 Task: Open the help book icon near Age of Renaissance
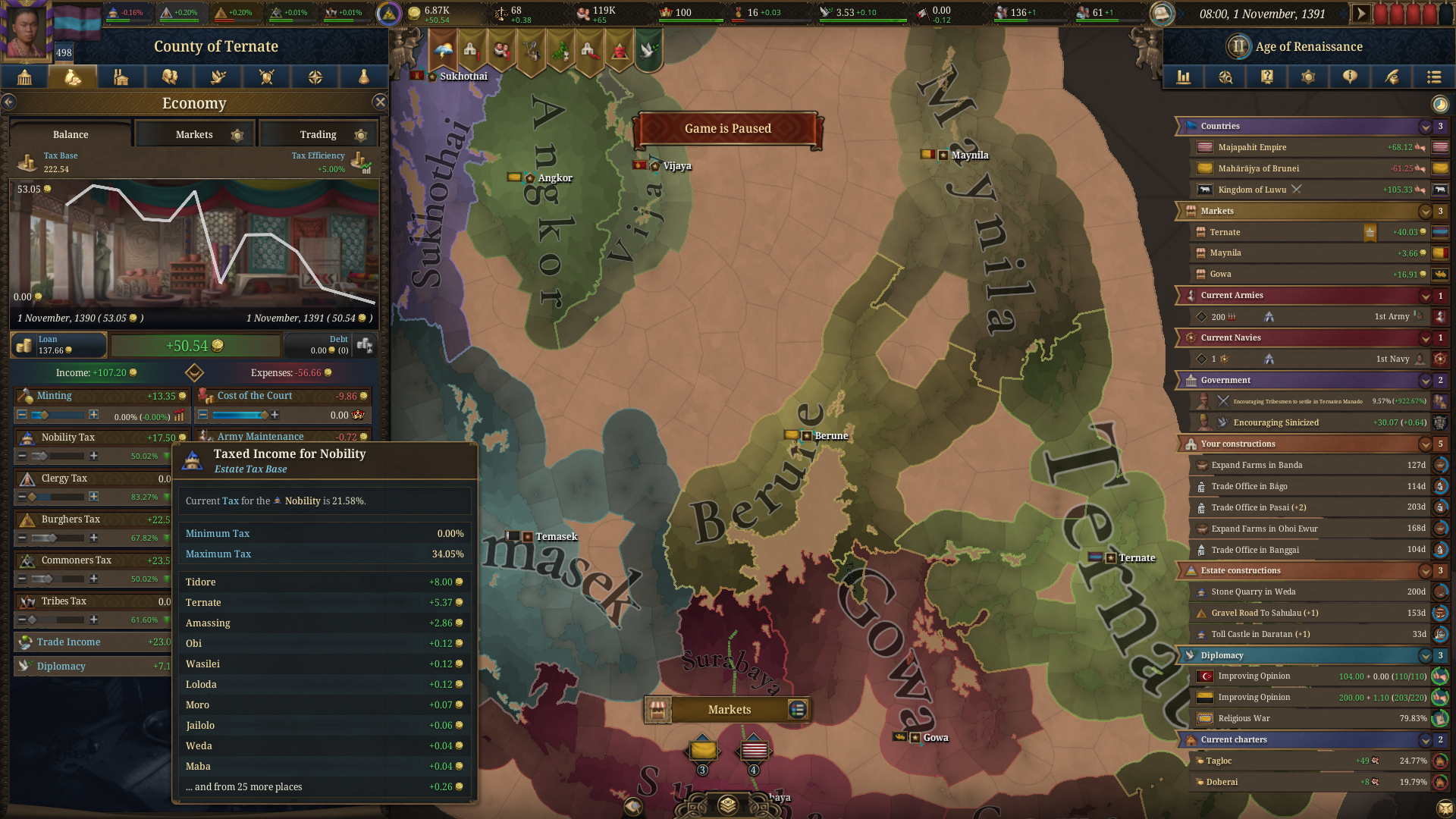(1266, 77)
